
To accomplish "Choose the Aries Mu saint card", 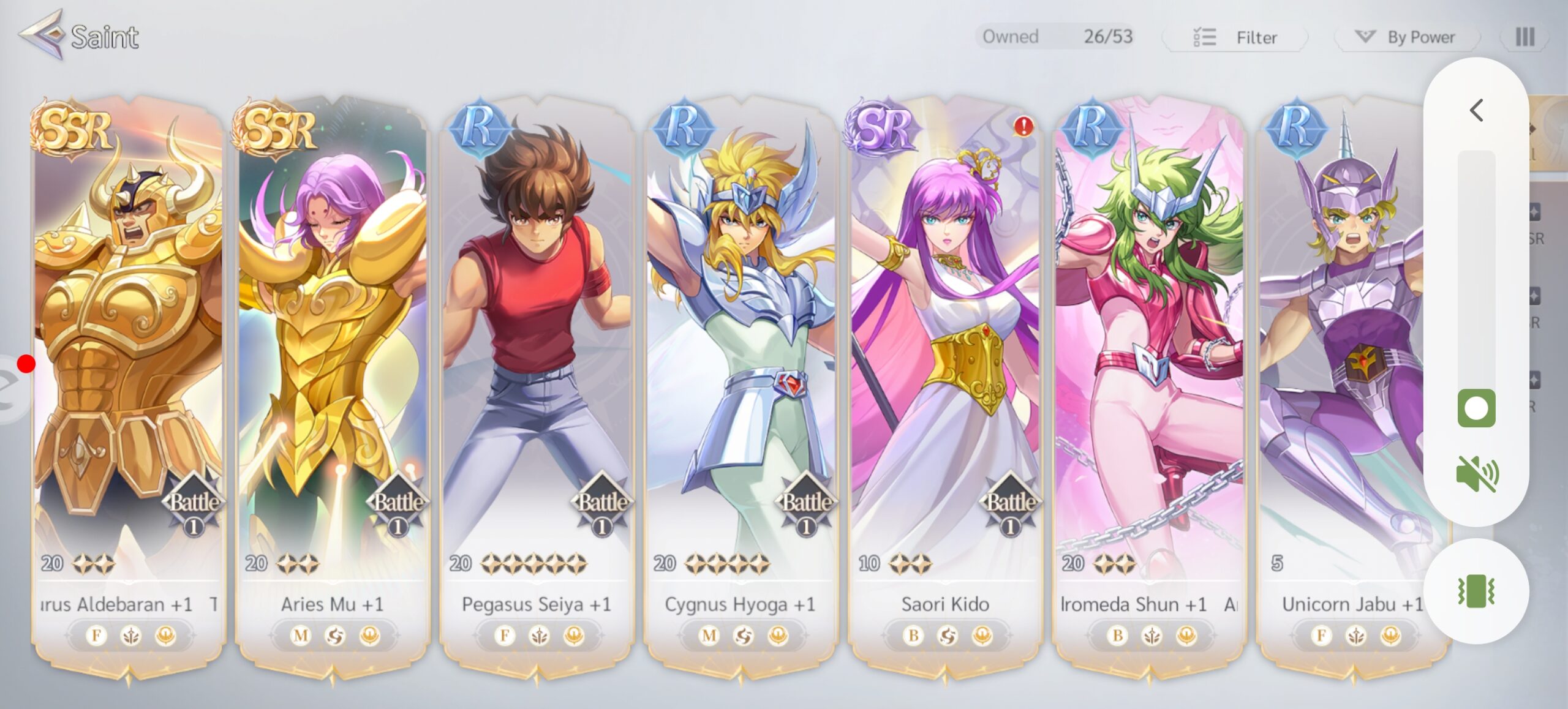I will (332, 367).
